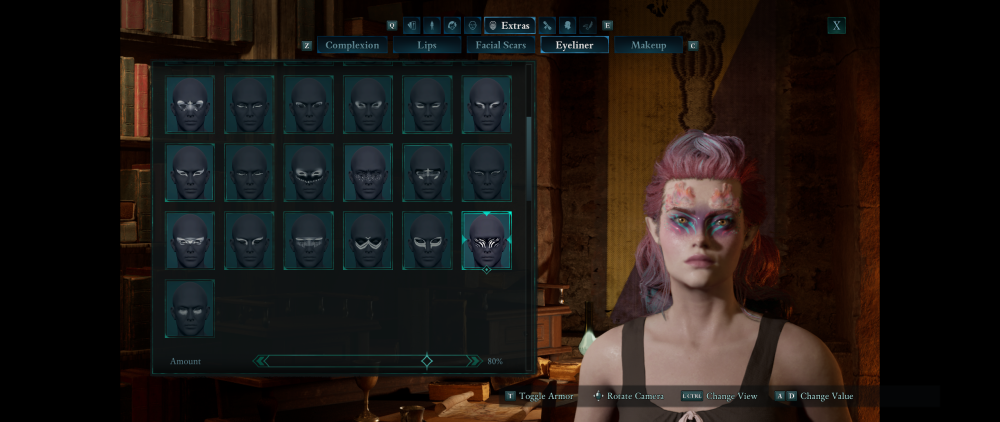Image resolution: width=1000 pixels, height=422 pixels.
Task: Switch to the Makeup tab
Action: tap(648, 45)
